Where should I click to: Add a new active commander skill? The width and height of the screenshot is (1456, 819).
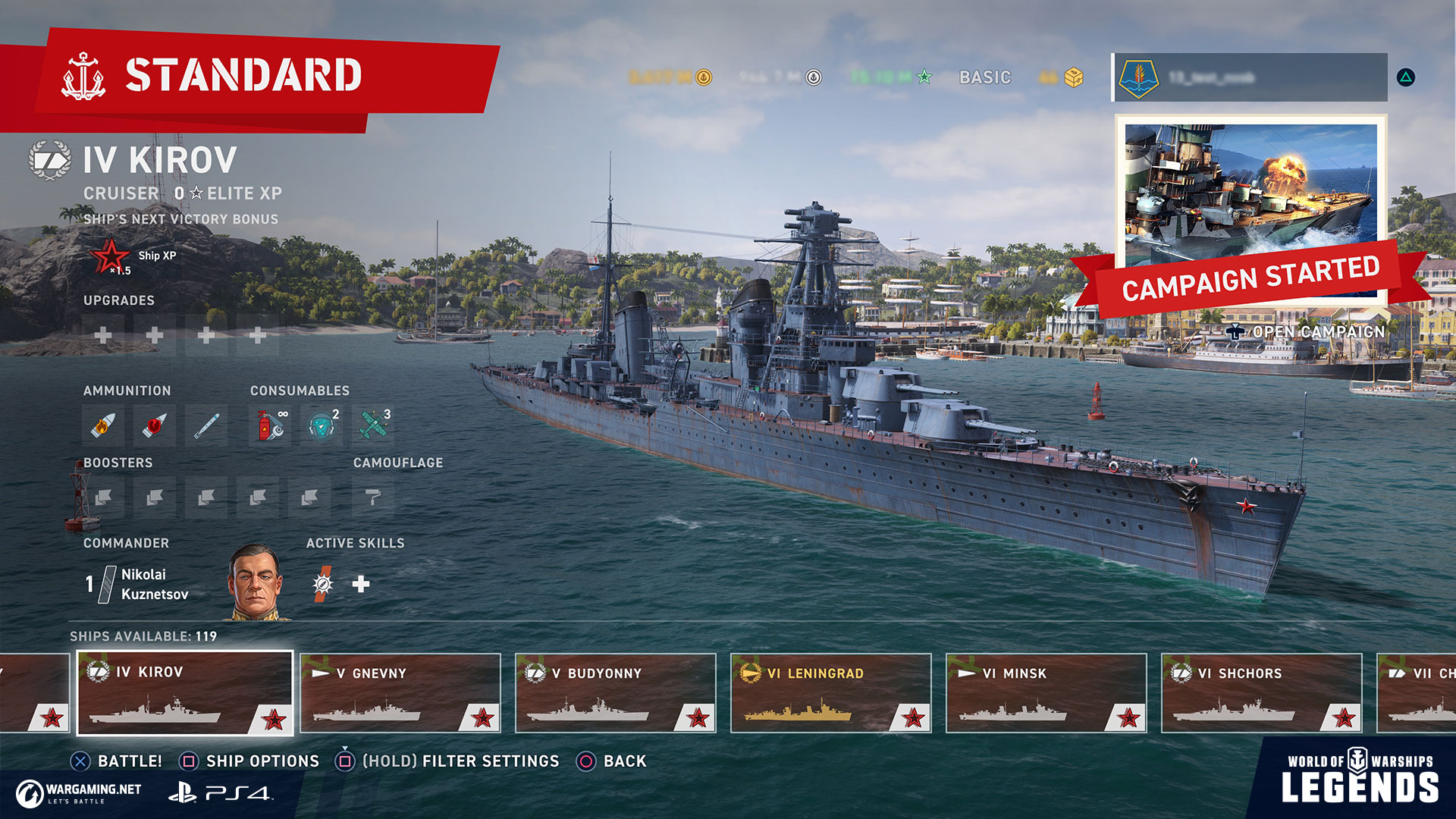pyautogui.click(x=361, y=583)
